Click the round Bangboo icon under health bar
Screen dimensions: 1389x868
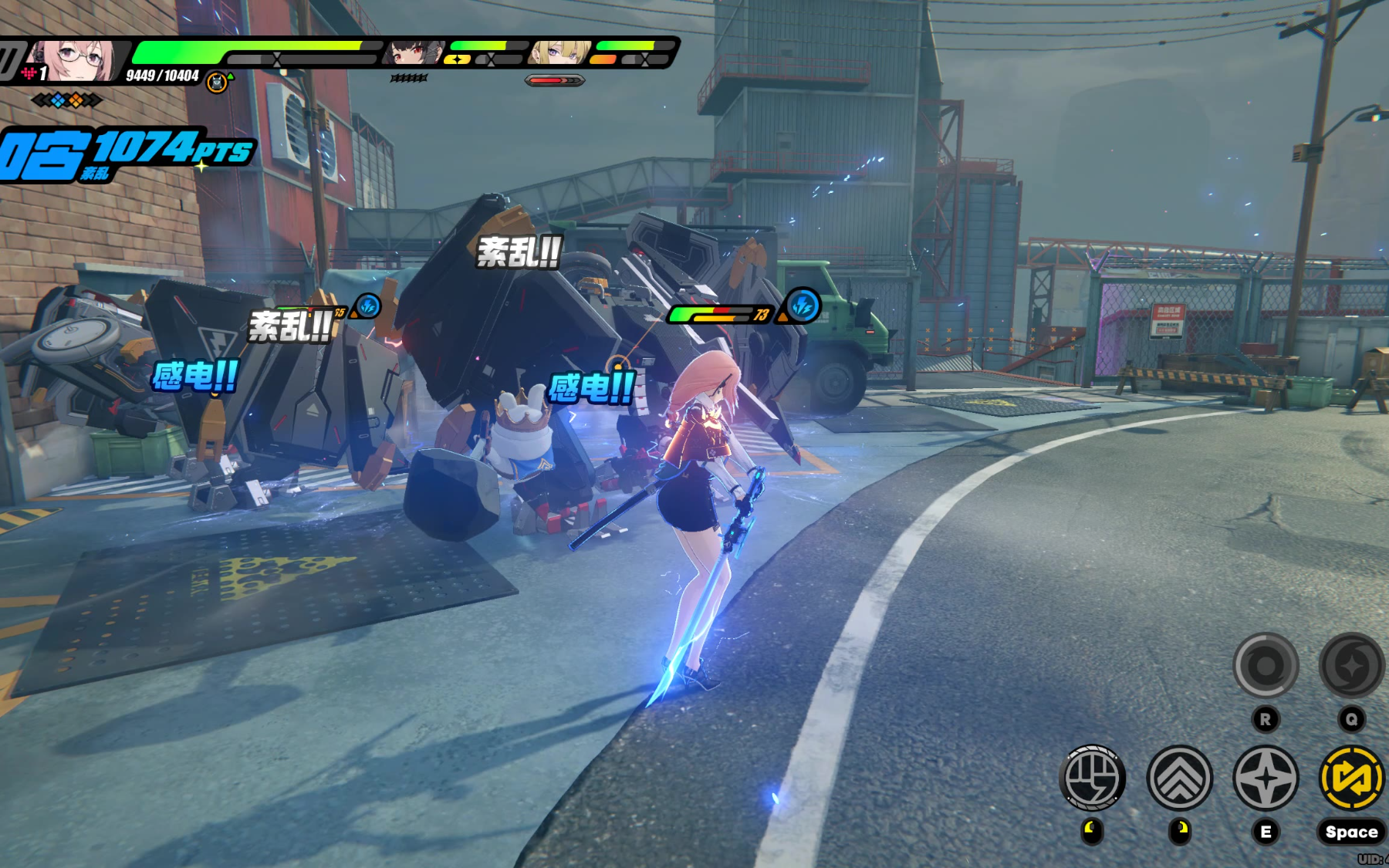click(218, 82)
